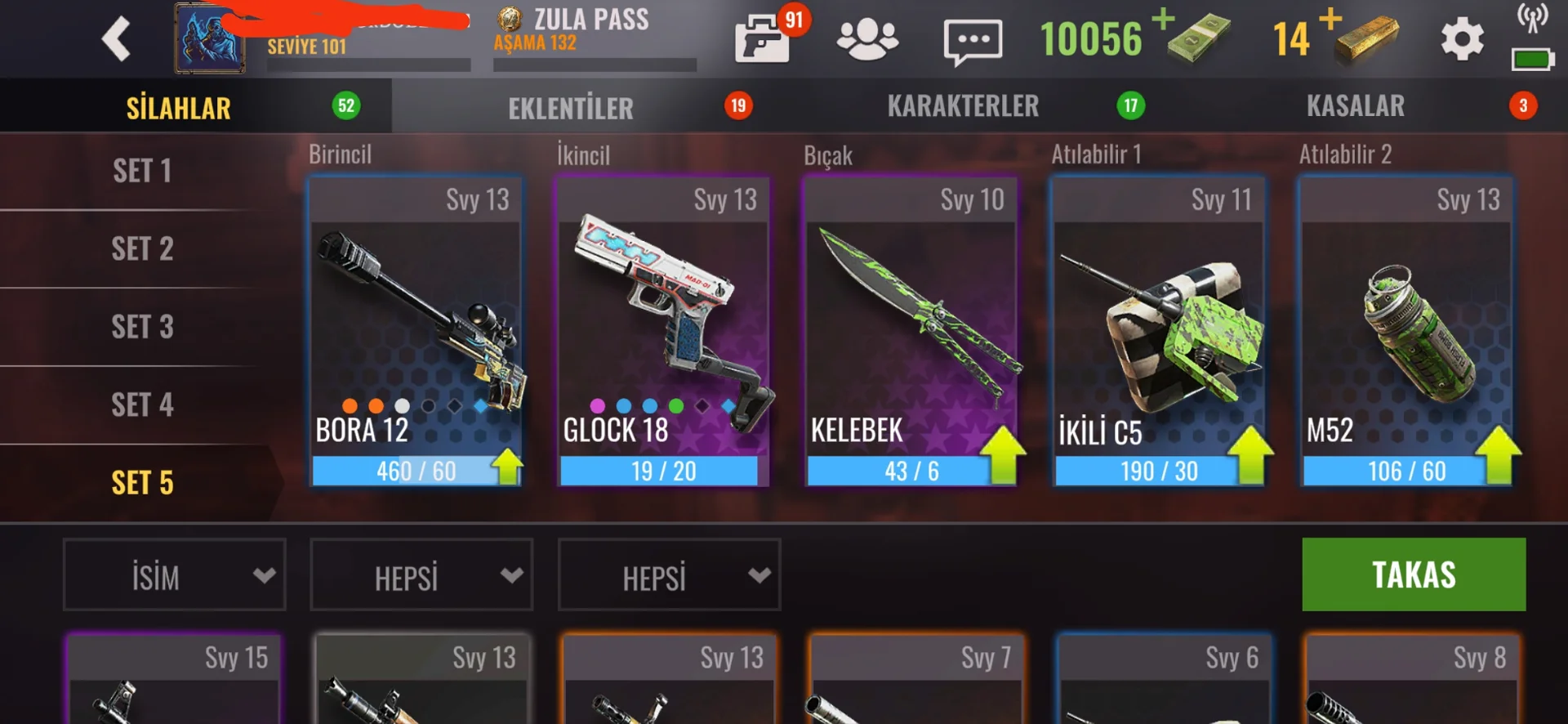
Task: Select the Bora 12 primary weapon card
Action: click(x=416, y=332)
